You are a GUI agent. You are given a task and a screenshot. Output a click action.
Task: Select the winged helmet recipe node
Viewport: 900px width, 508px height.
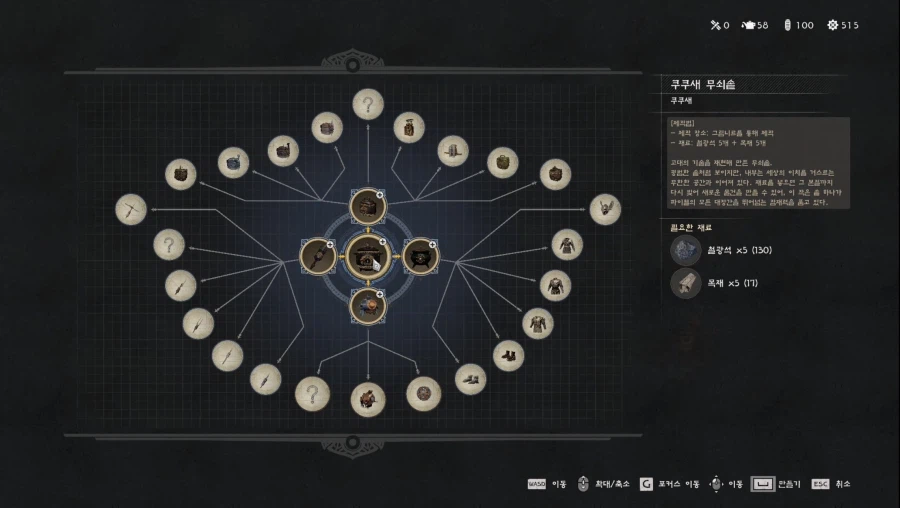[x=605, y=209]
